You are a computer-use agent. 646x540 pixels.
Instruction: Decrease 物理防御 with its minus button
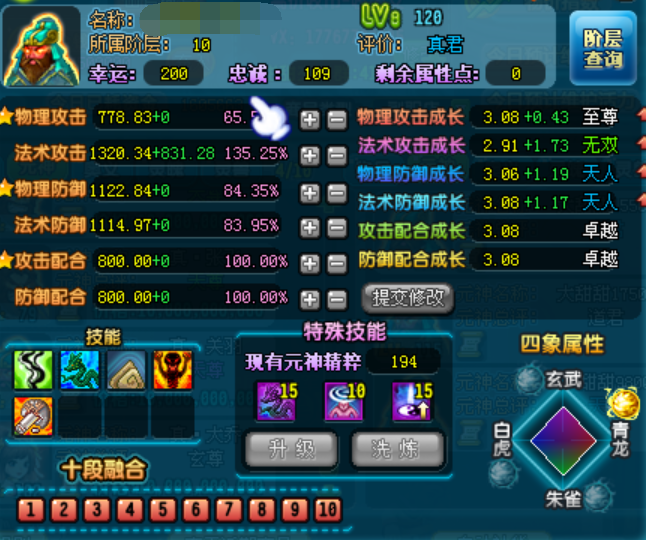click(x=337, y=191)
